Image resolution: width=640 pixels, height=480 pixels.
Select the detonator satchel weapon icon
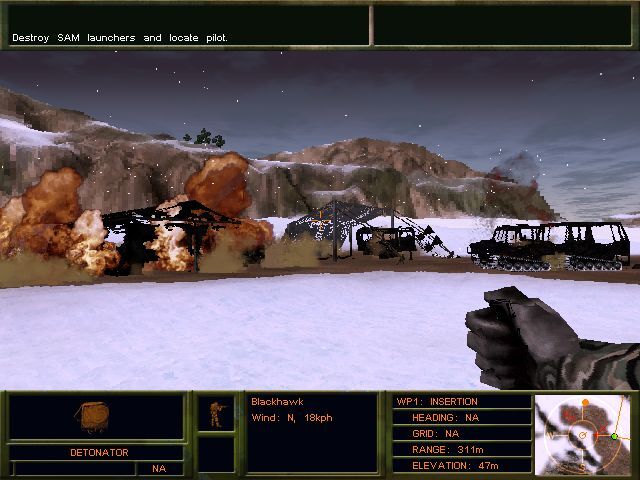pyautogui.click(x=95, y=417)
